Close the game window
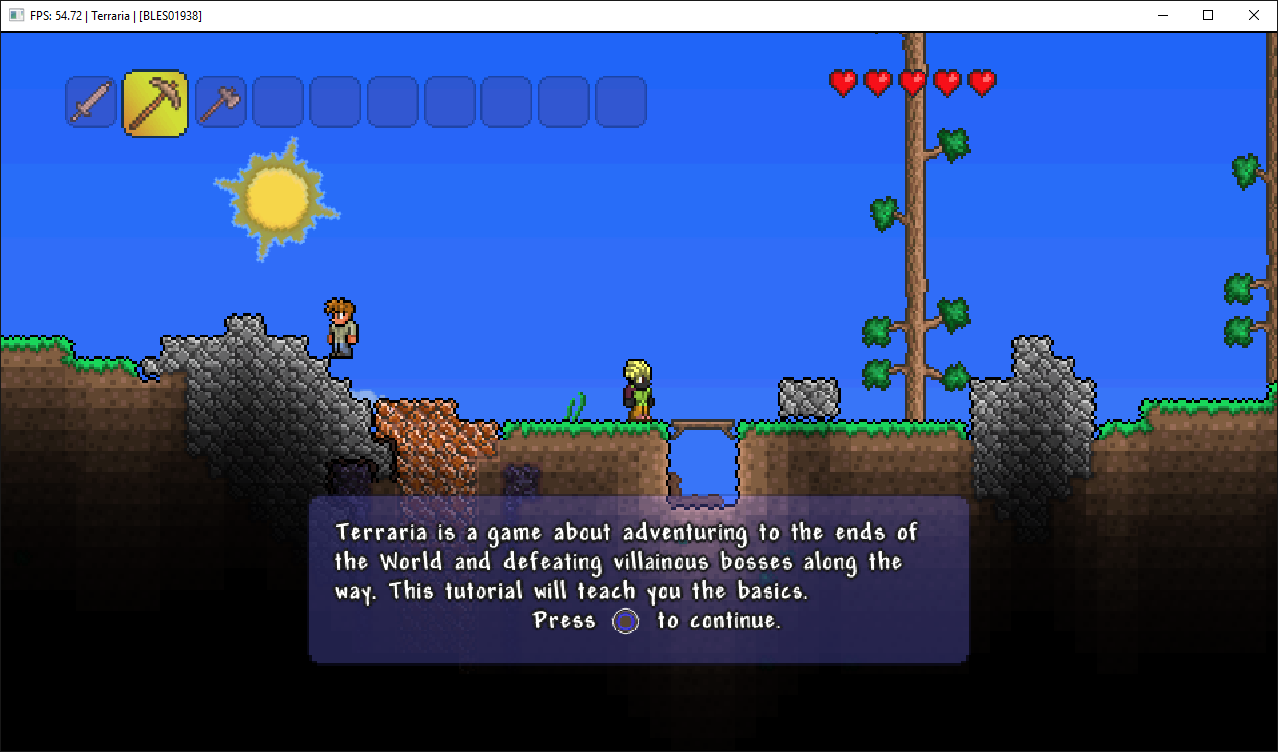1278x752 pixels. (x=1254, y=15)
